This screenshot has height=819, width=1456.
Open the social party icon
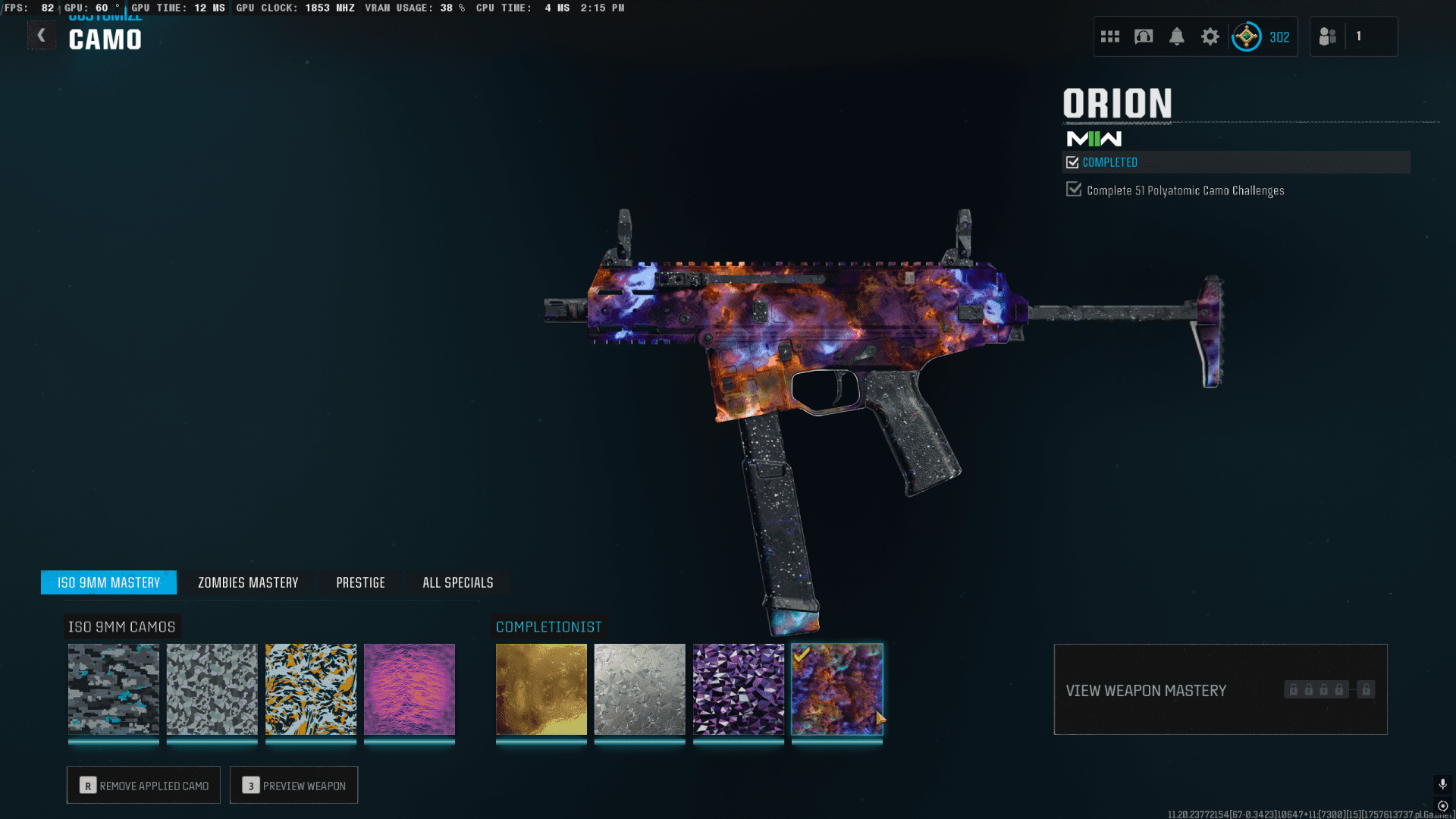(x=1328, y=36)
